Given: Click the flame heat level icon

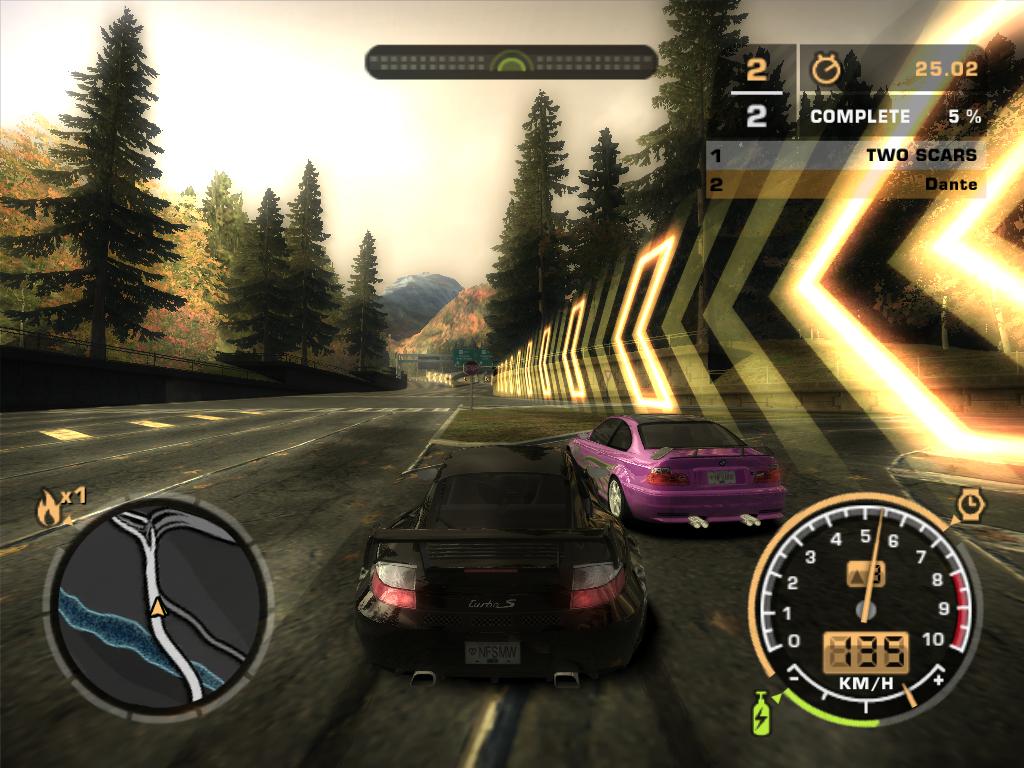Looking at the screenshot, I should tap(48, 509).
